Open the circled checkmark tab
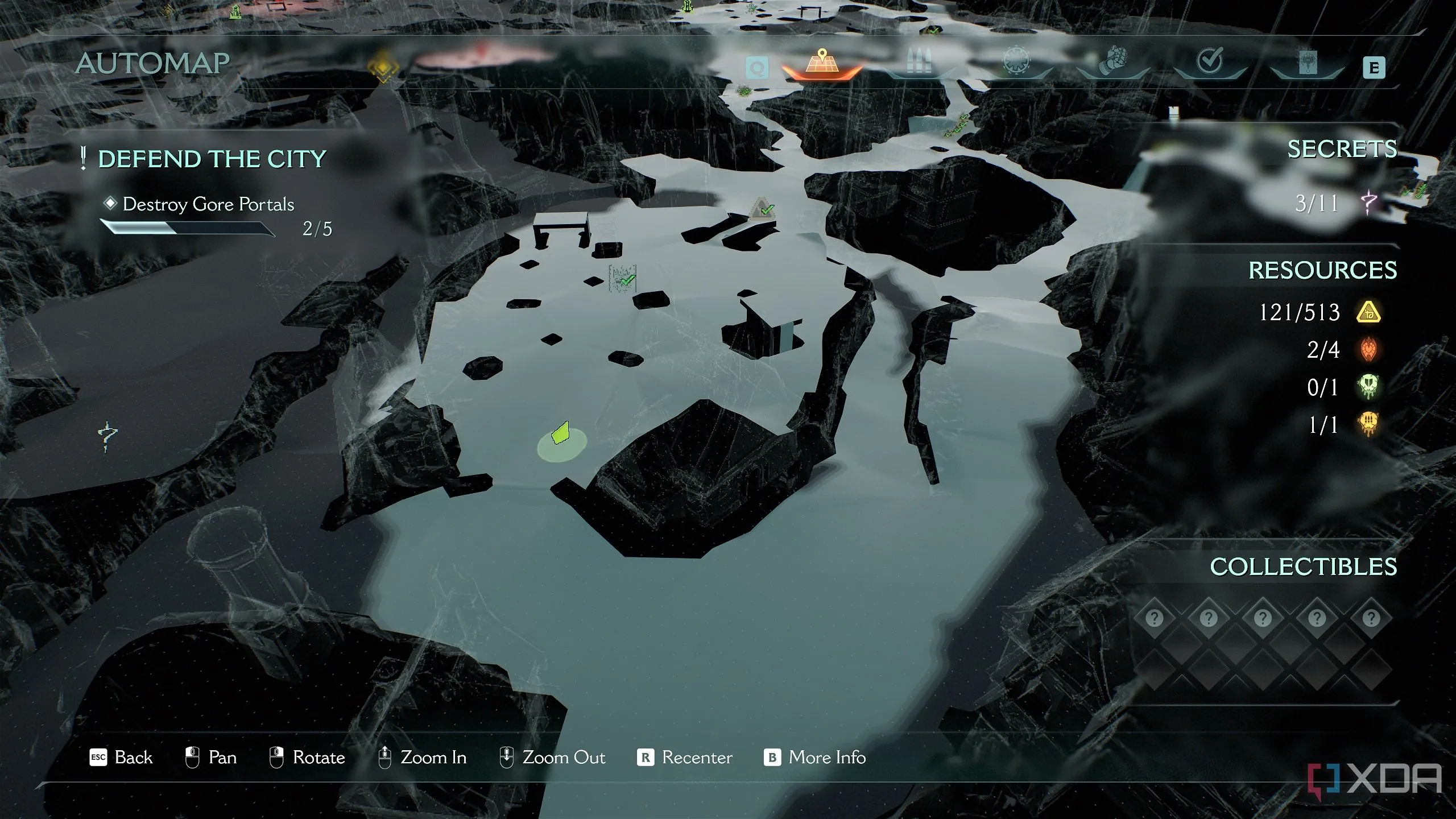Screen dimensions: 1456x819 point(1209,63)
